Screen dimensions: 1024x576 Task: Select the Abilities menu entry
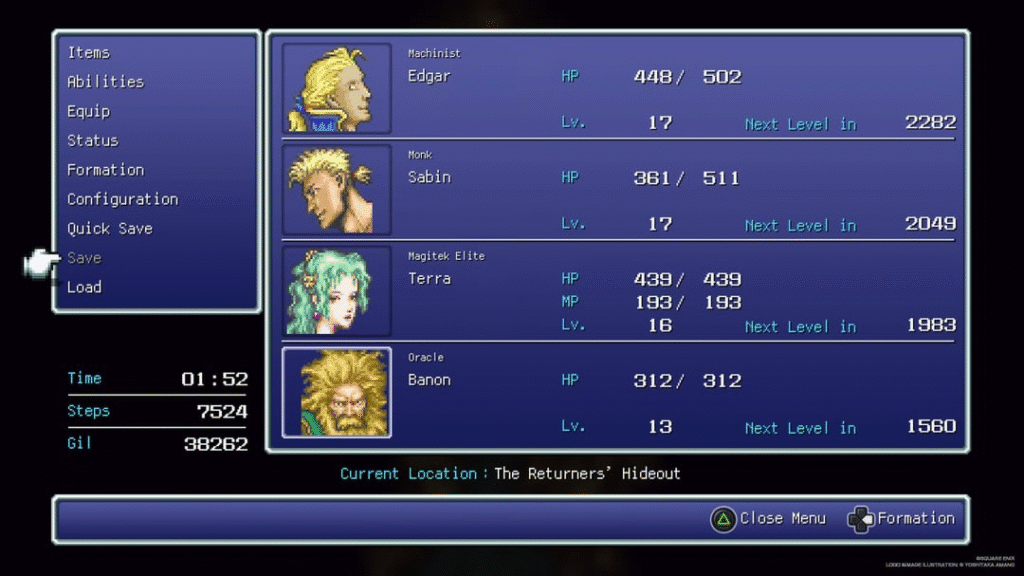(105, 82)
